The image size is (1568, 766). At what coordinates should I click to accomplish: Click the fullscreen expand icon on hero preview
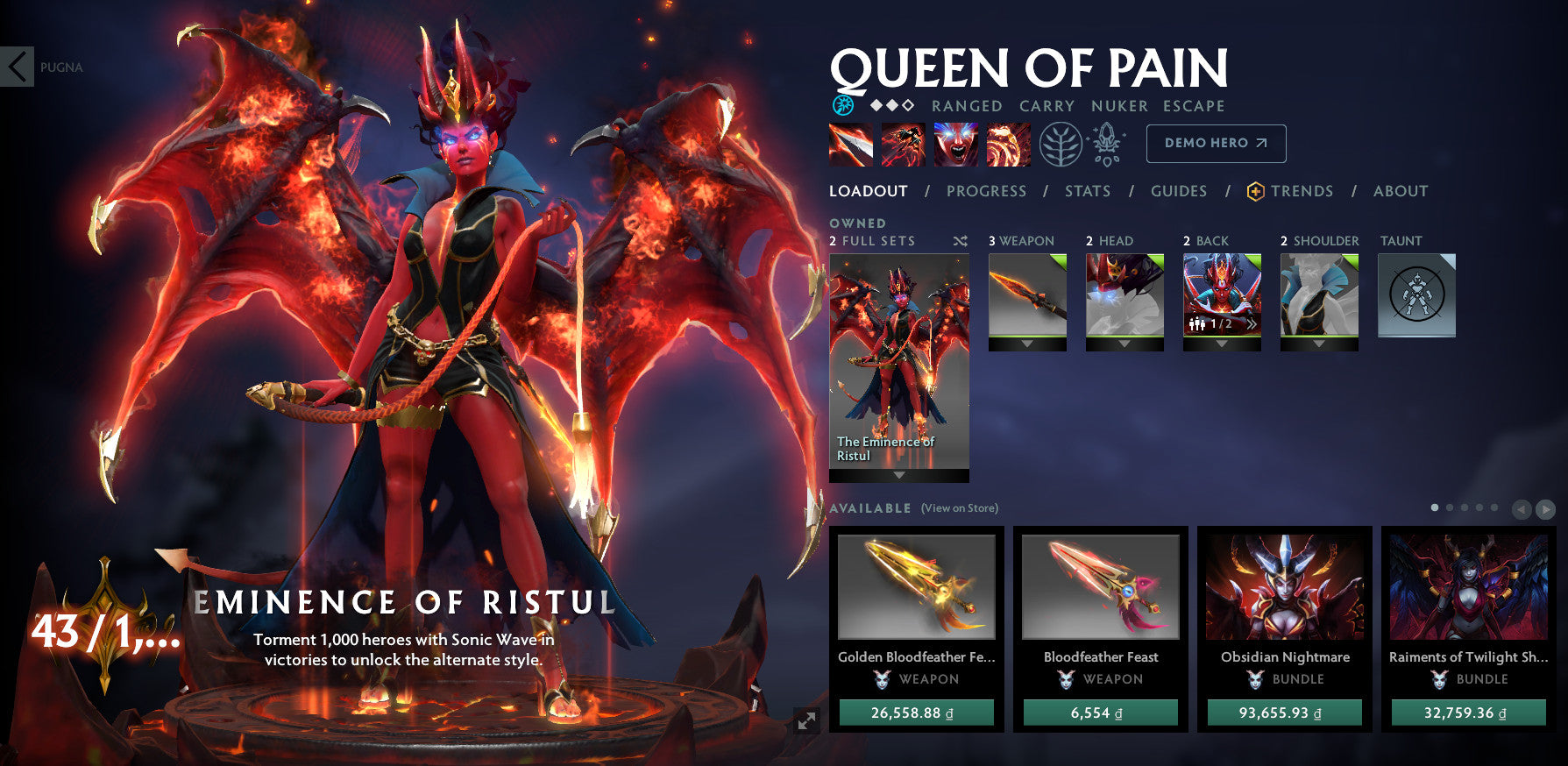tap(807, 720)
